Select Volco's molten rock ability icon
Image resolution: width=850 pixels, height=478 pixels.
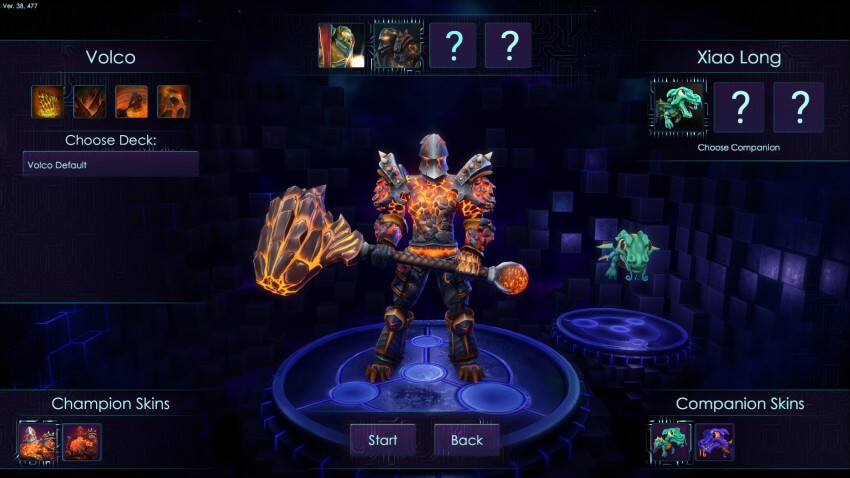point(173,101)
